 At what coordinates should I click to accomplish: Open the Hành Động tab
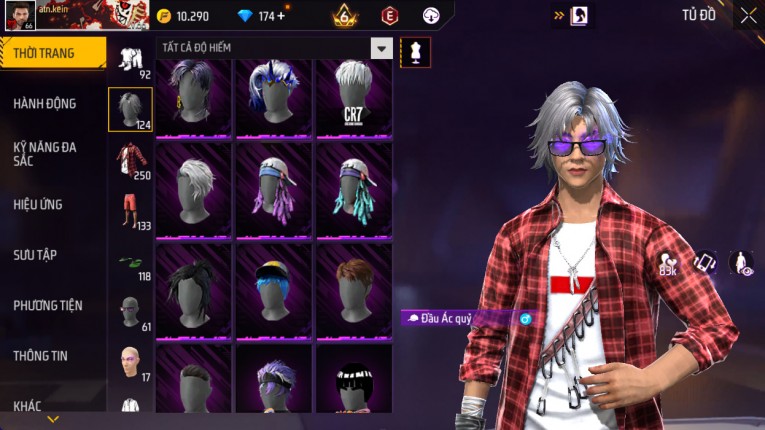[x=45, y=103]
